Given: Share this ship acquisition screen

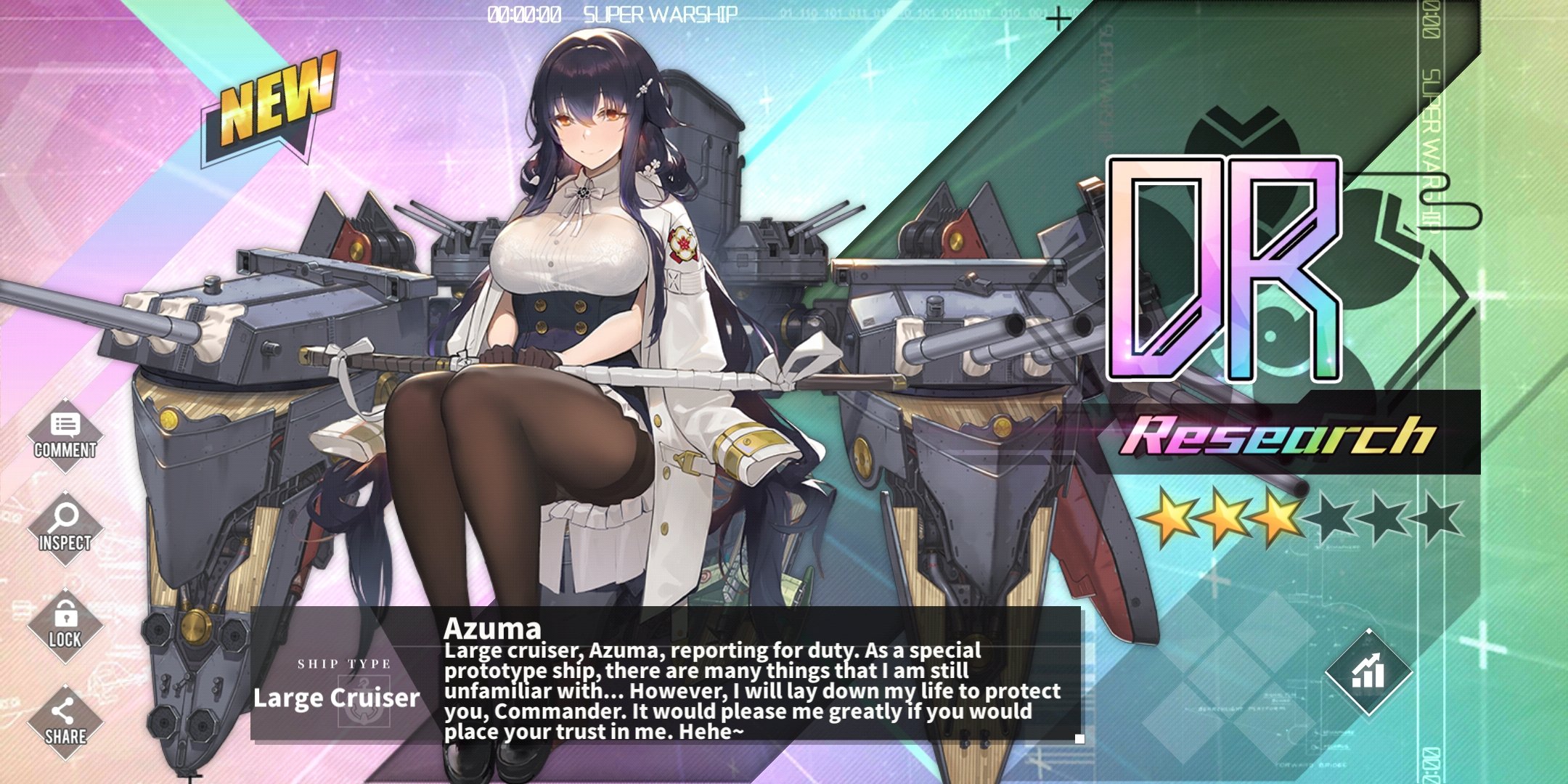Looking at the screenshot, I should pyautogui.click(x=65, y=722).
